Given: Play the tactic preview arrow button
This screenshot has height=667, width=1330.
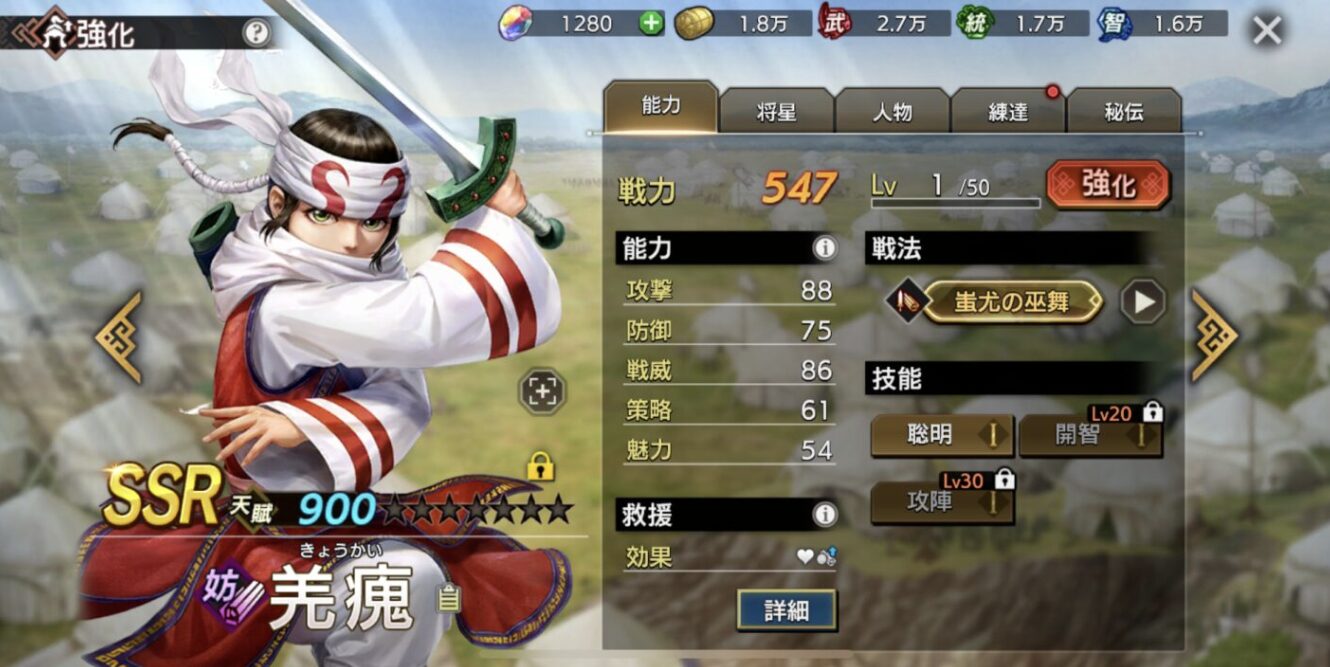Looking at the screenshot, I should click(x=1143, y=302).
